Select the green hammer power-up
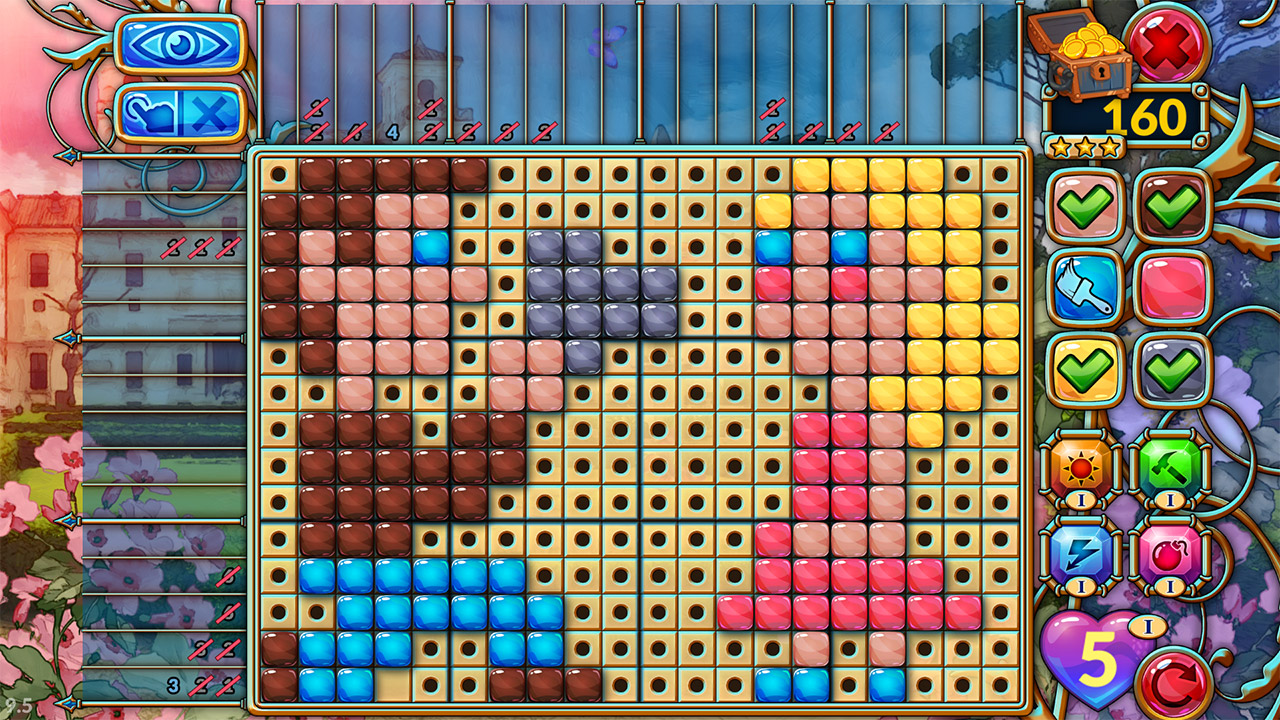 pos(1169,467)
